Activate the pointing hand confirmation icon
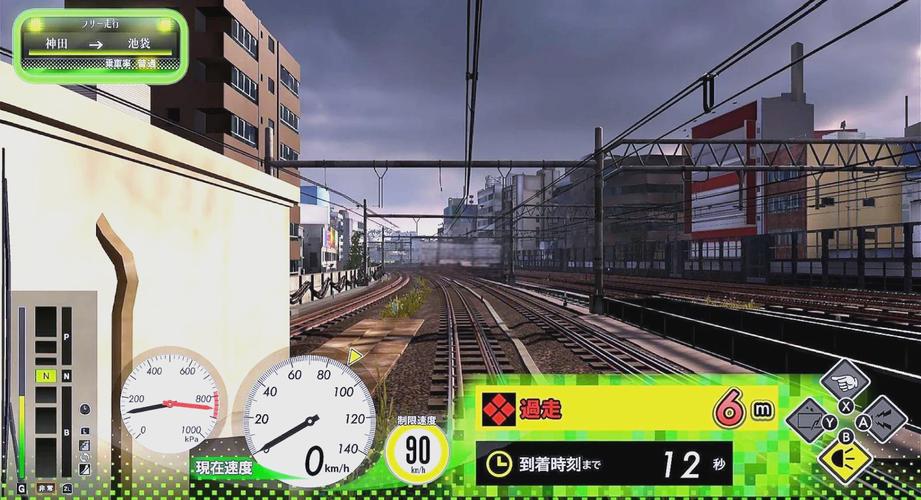 [x=845, y=381]
